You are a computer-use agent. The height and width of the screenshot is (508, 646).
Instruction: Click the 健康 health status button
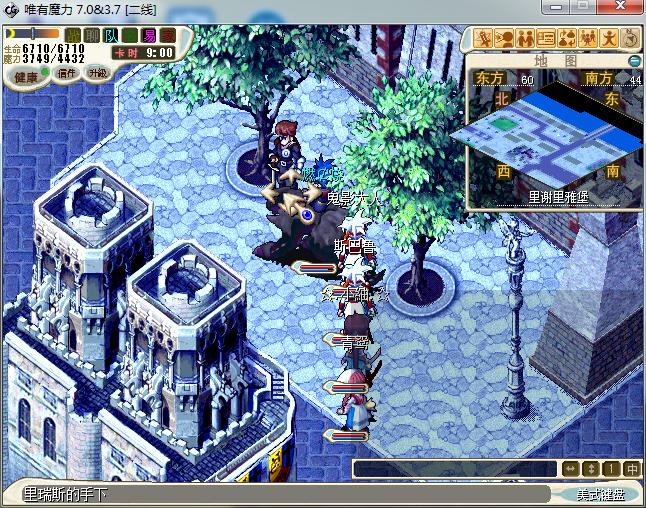click(x=27, y=77)
